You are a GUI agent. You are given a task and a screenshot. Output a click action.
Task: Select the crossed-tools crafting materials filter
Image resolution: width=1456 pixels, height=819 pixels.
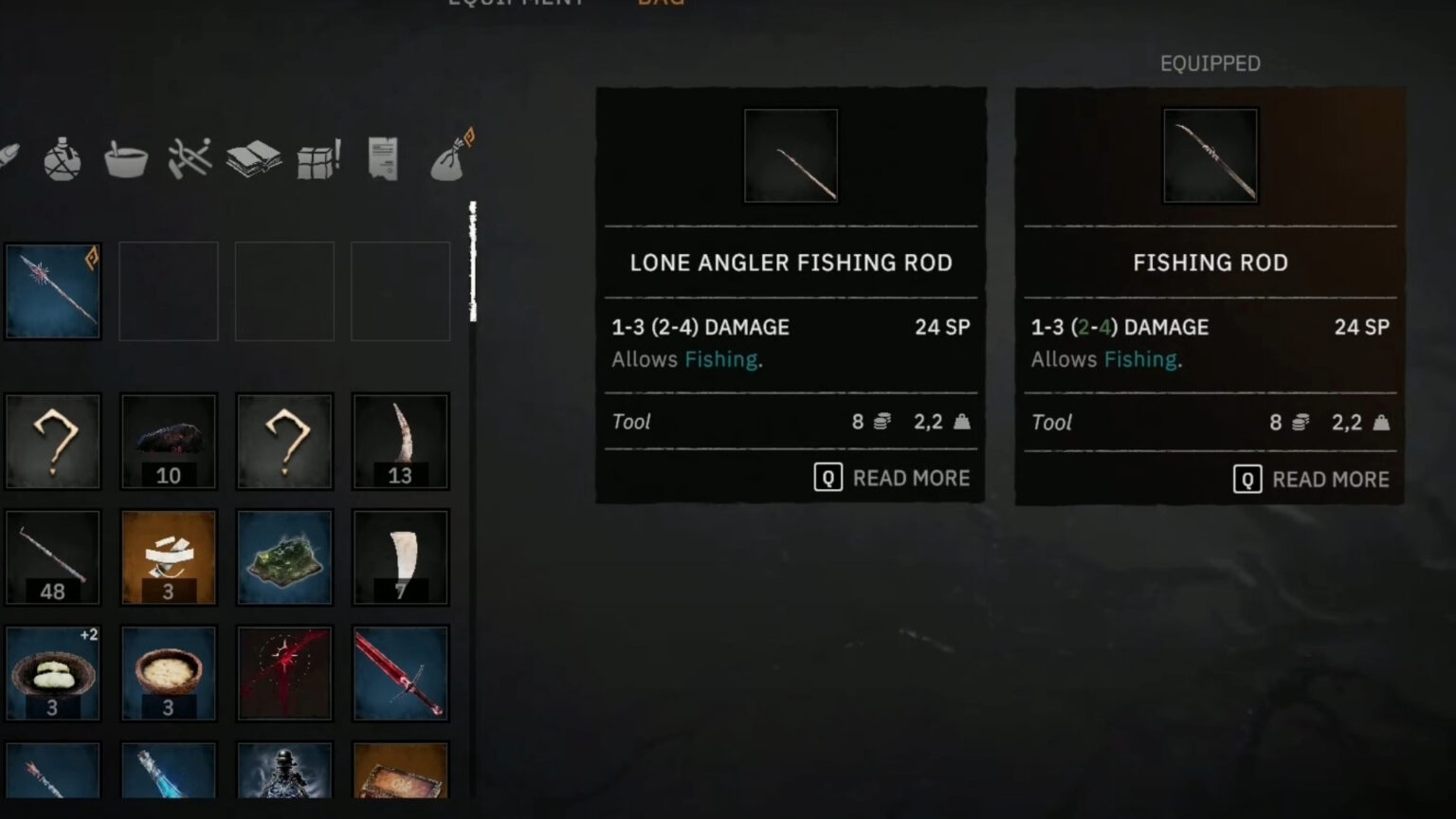pyautogui.click(x=190, y=157)
